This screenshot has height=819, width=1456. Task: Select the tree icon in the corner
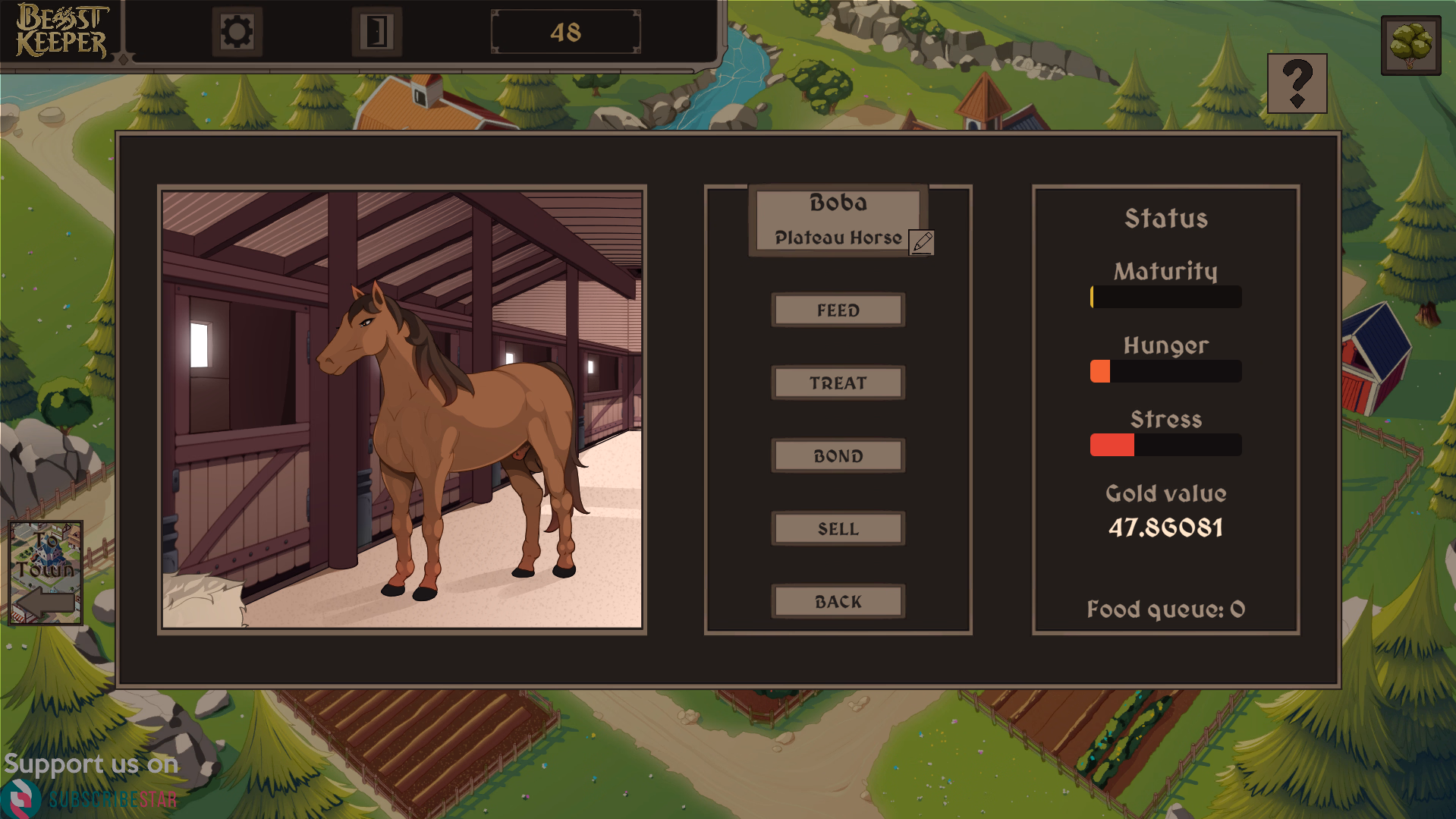coord(1410,46)
